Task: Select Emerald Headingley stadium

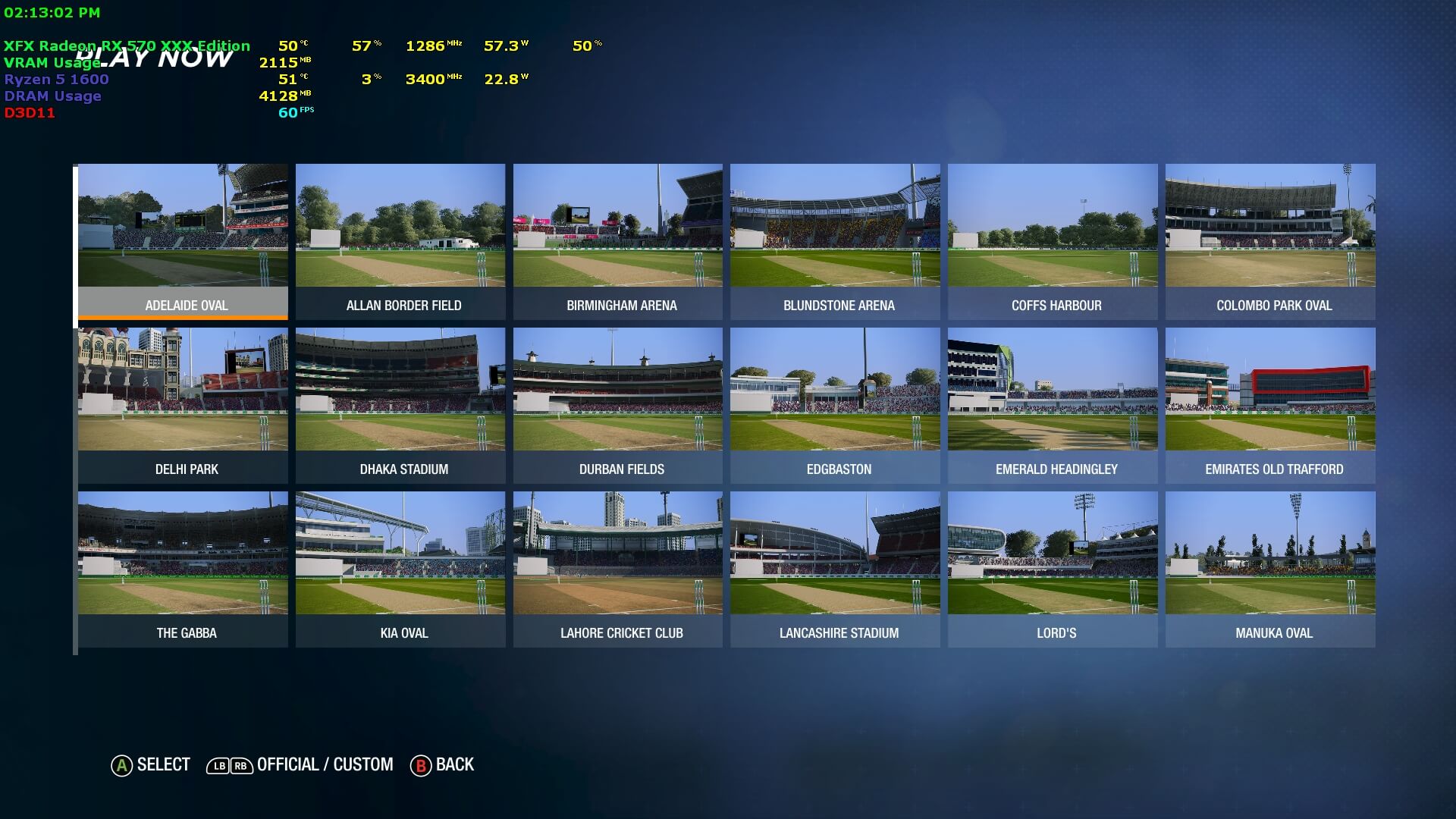Action: pyautogui.click(x=1053, y=405)
